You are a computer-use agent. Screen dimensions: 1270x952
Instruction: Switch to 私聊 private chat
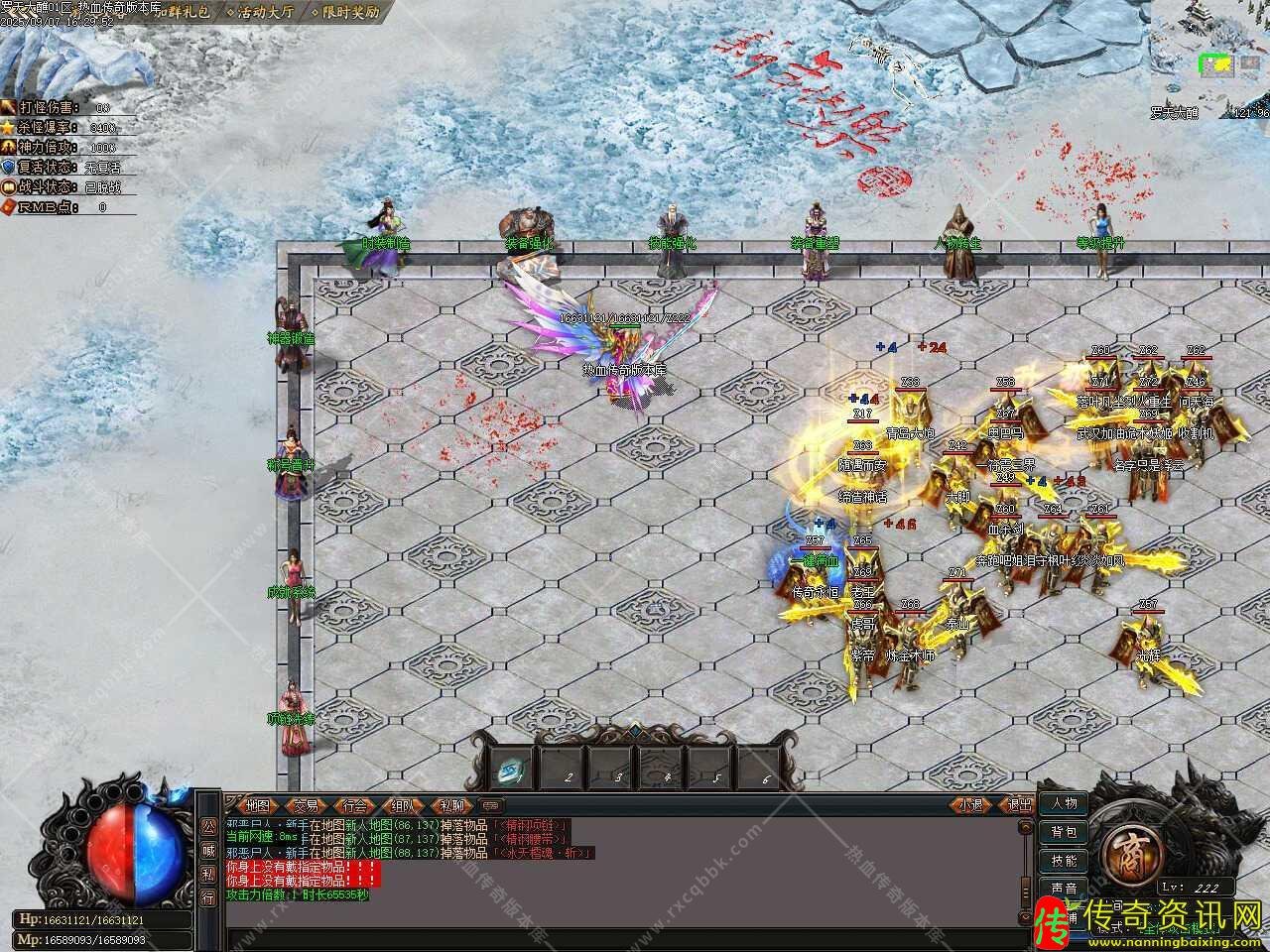pos(451,805)
